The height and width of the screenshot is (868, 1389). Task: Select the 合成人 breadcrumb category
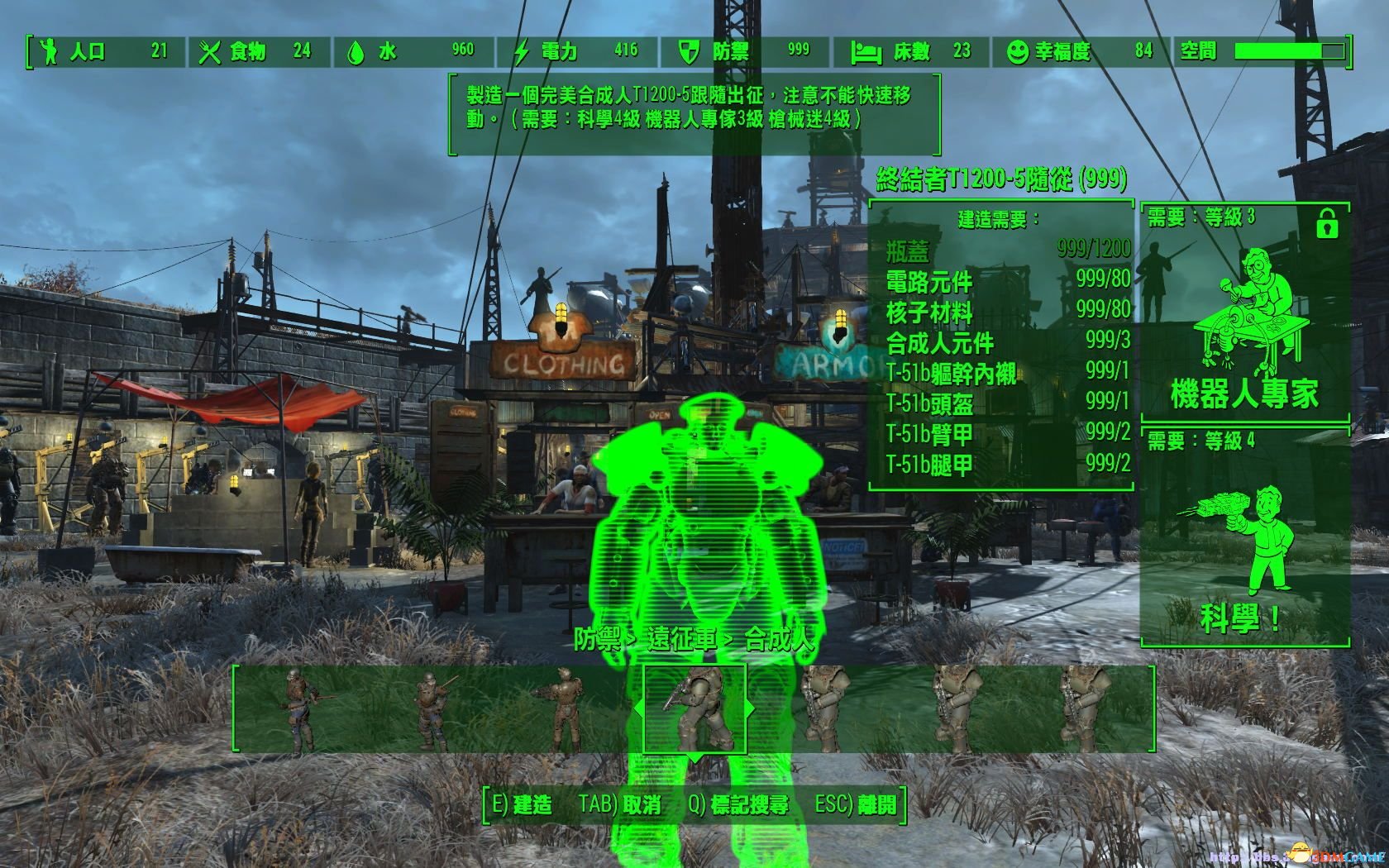click(x=778, y=639)
